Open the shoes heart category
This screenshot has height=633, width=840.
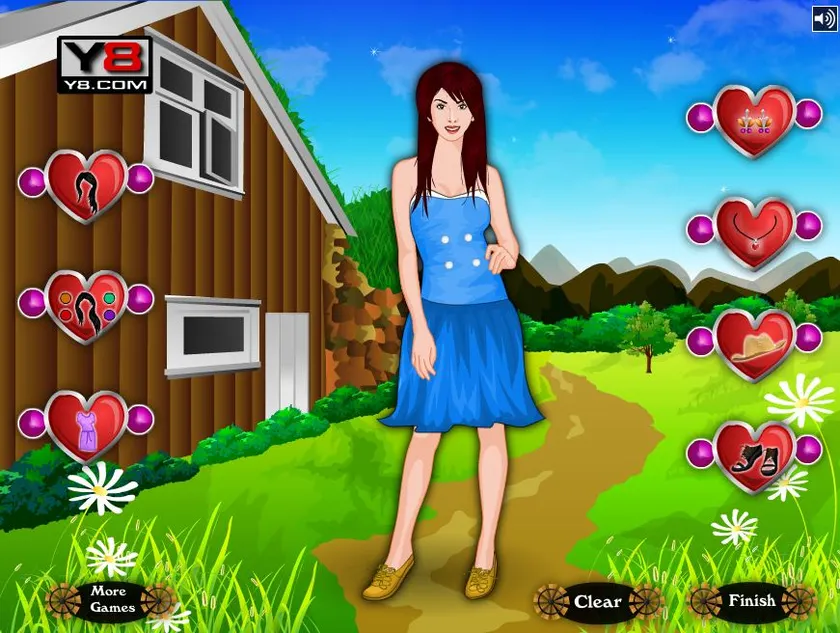(755, 457)
